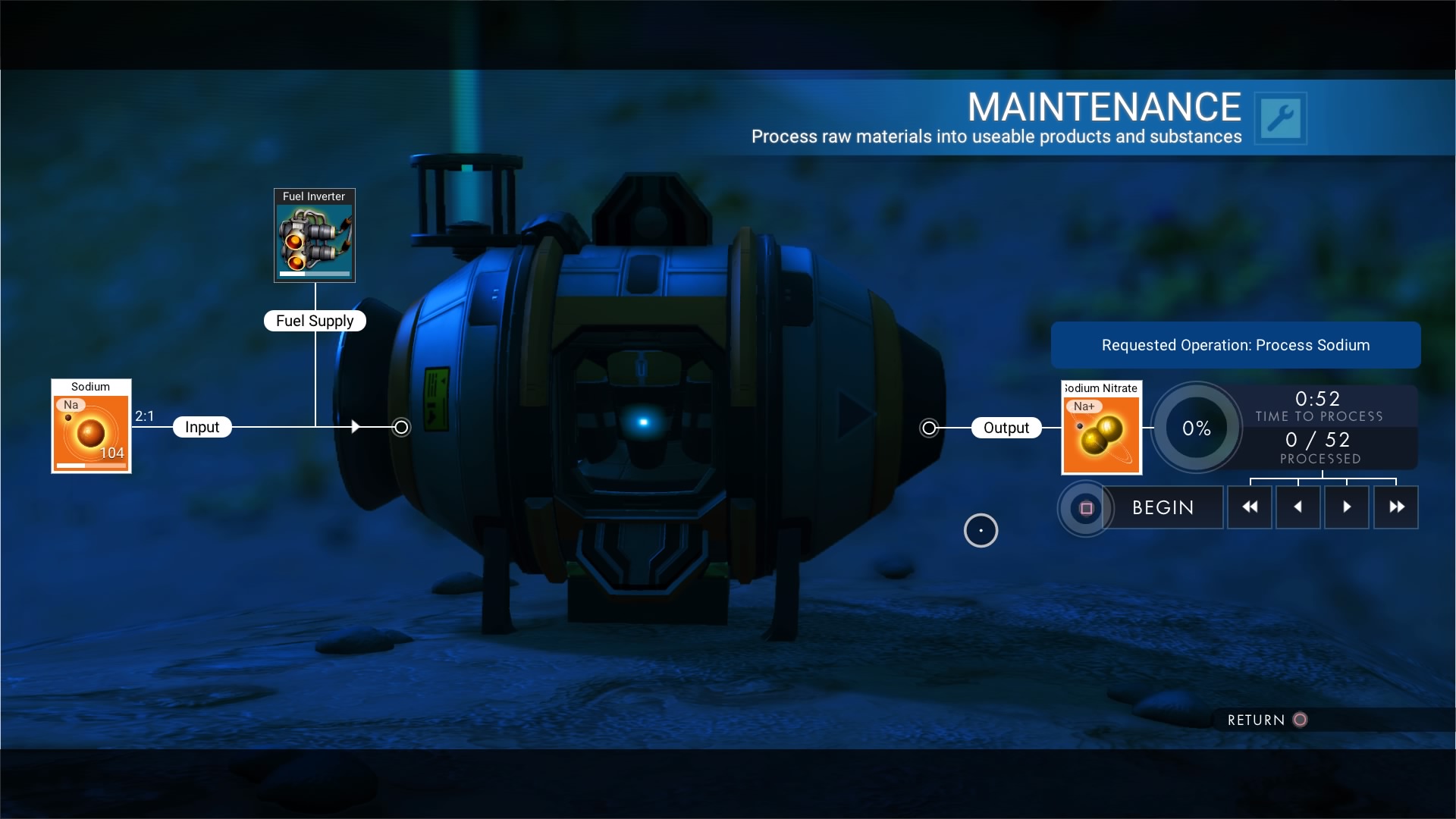
Task: Click the input connection socket on the refiner
Action: pyautogui.click(x=400, y=427)
